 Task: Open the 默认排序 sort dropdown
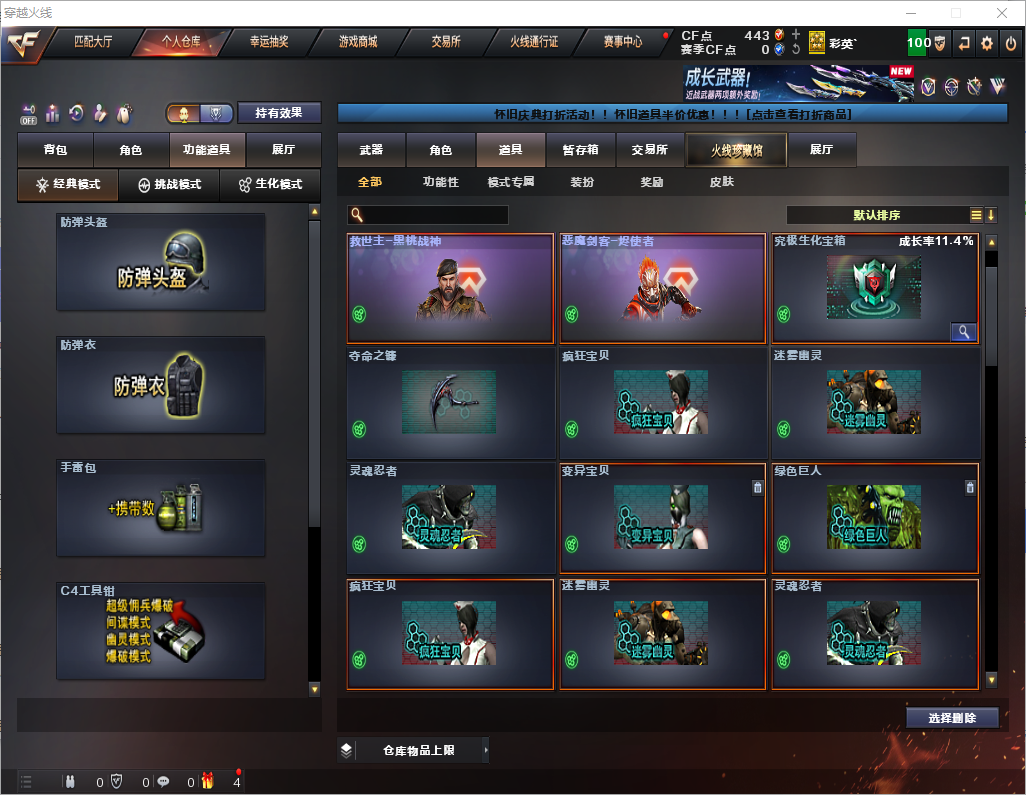(x=877, y=215)
